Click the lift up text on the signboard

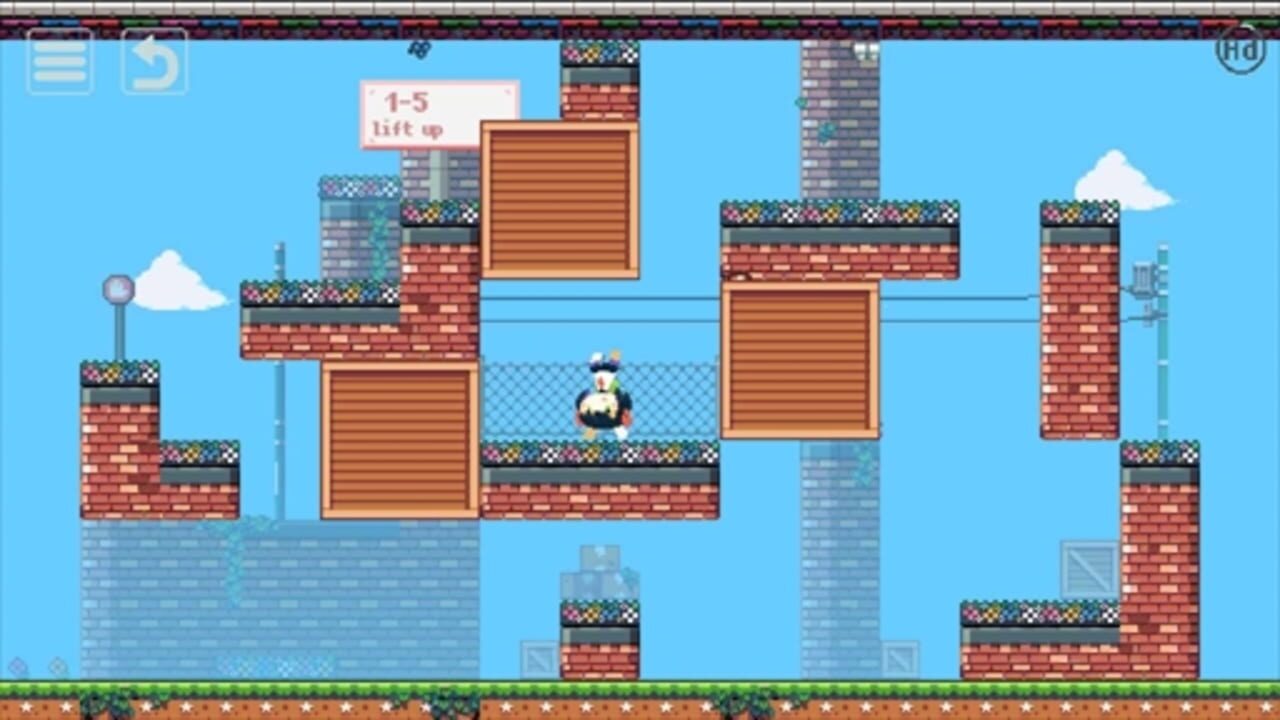[406, 127]
